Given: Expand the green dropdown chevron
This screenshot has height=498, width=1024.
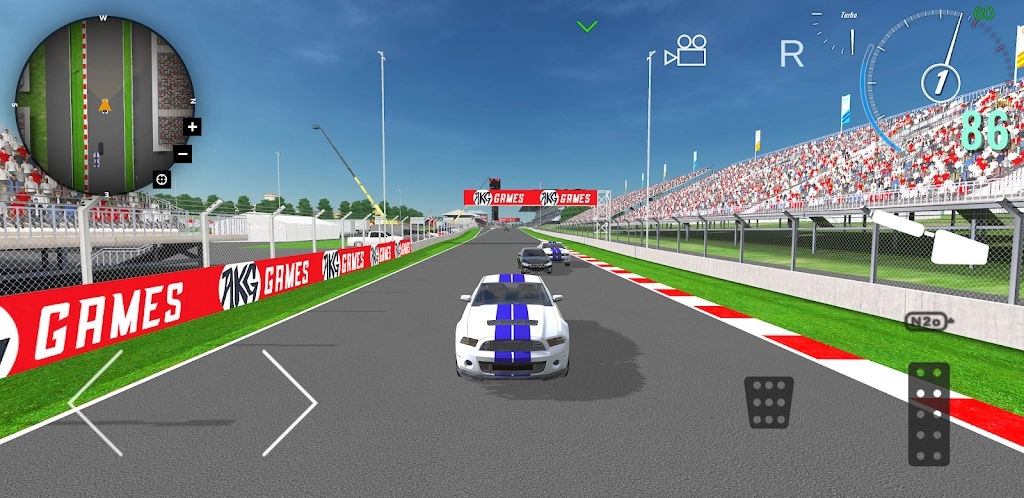Looking at the screenshot, I should coord(587,26).
